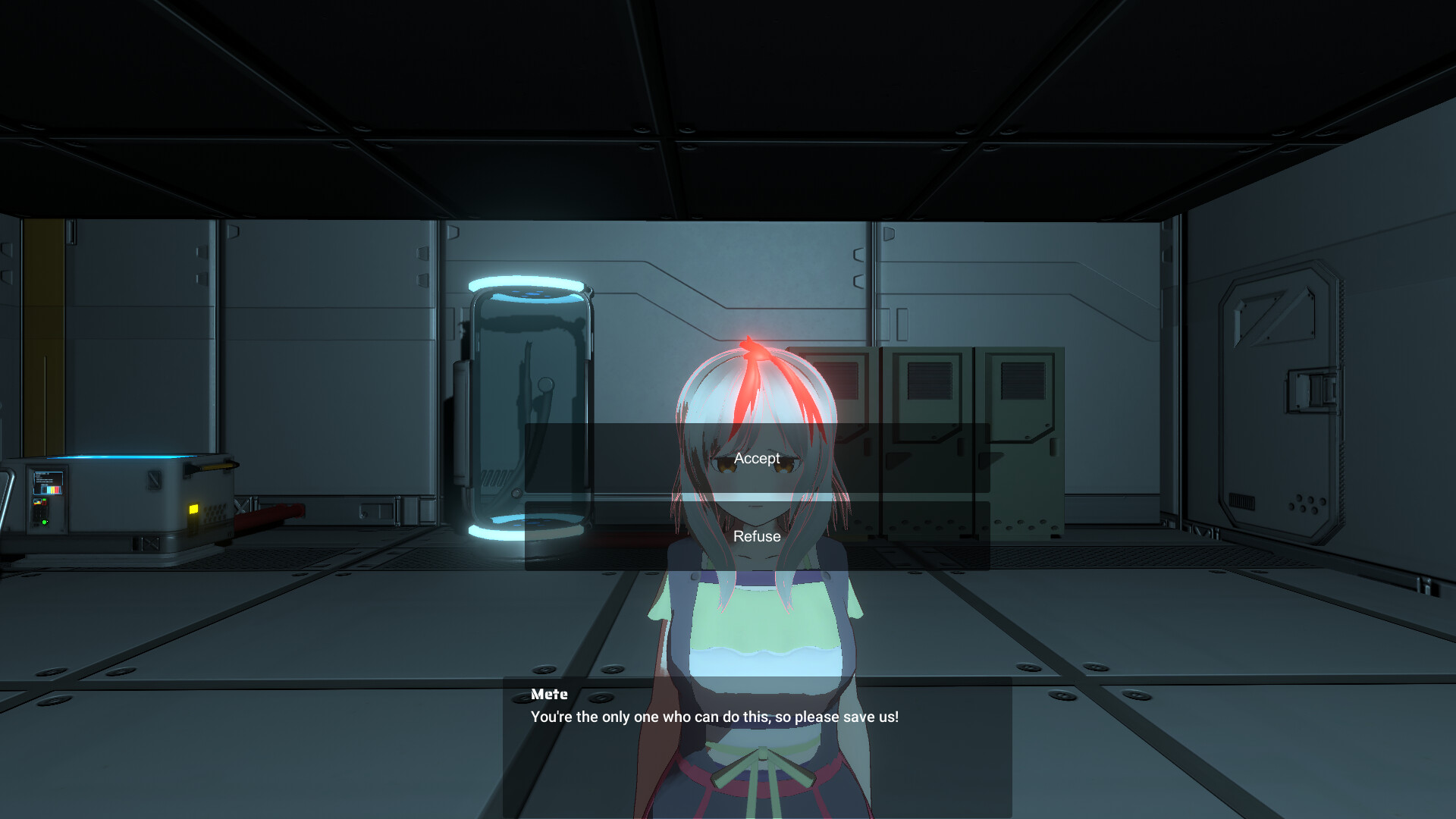Click the yellow handle on the machine
This screenshot has width=1456, height=819.
(x=215, y=466)
